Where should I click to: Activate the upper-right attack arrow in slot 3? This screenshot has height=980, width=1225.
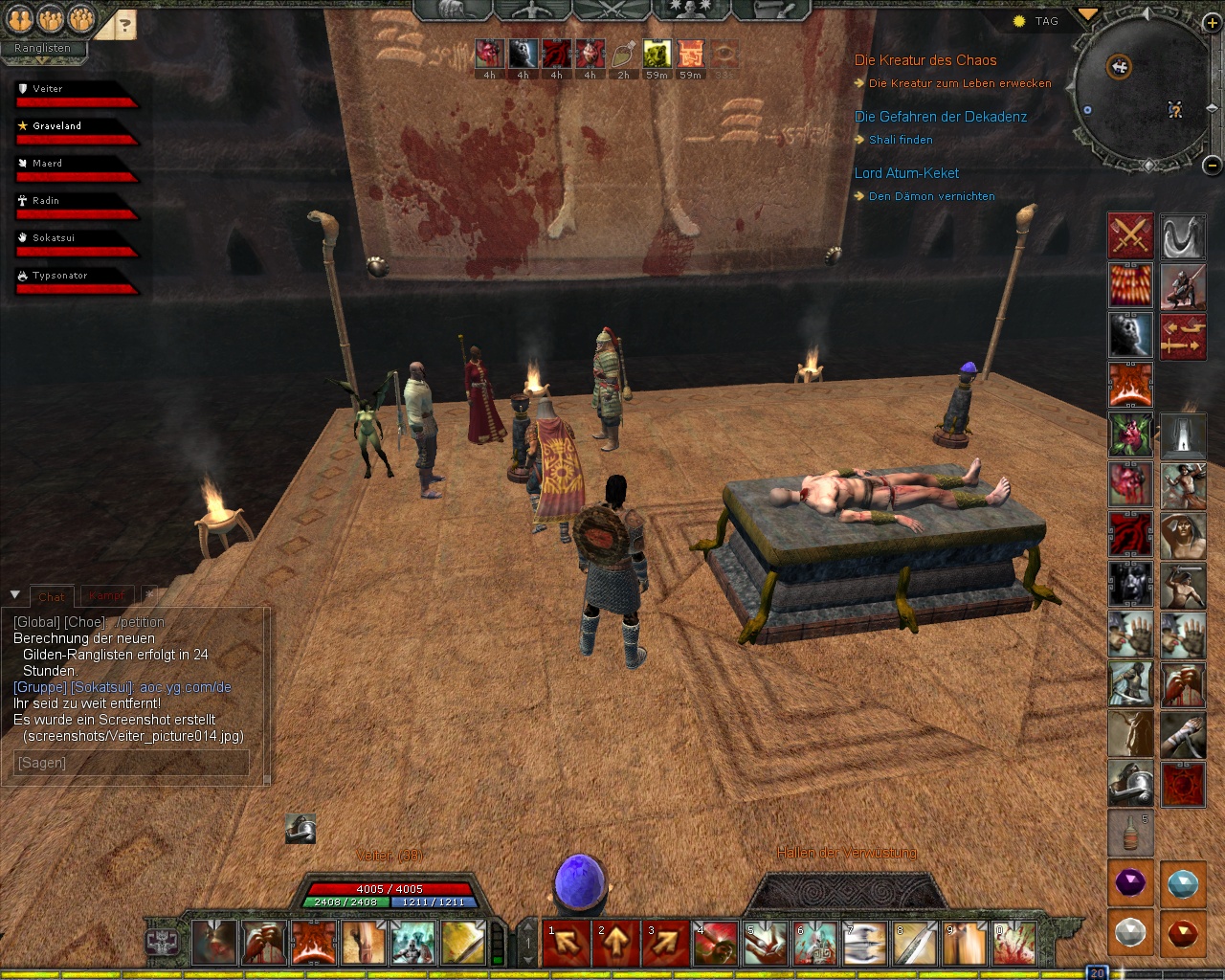(x=666, y=944)
